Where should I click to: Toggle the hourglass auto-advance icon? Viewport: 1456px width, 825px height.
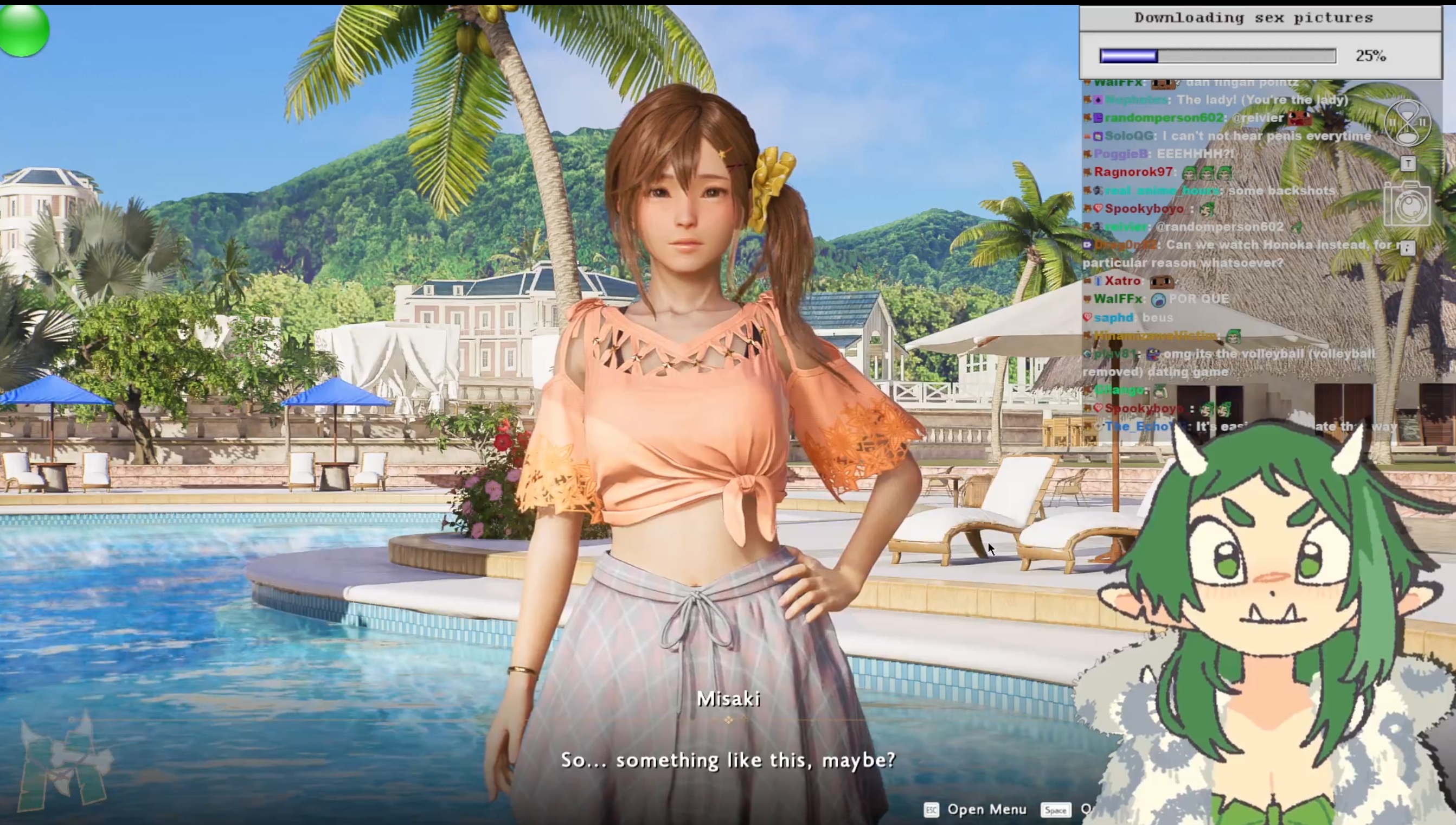pos(1407,123)
